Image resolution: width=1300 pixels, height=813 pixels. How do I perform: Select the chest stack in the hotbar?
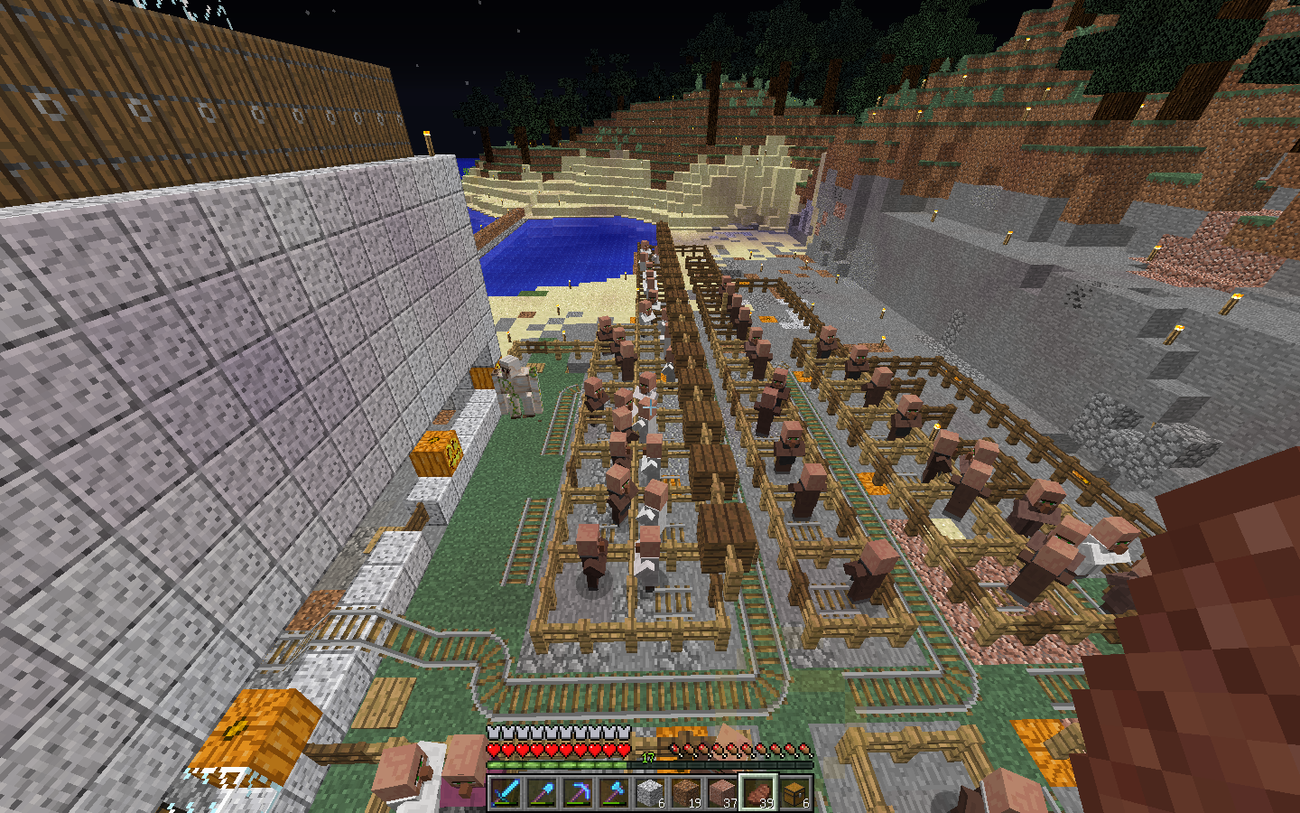[794, 792]
